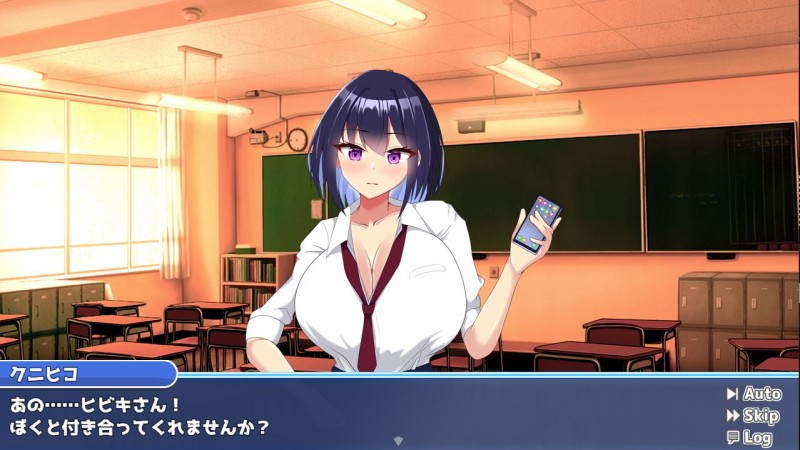800x450 pixels.
Task: Skip ahead with the Skip button
Action: (x=754, y=415)
